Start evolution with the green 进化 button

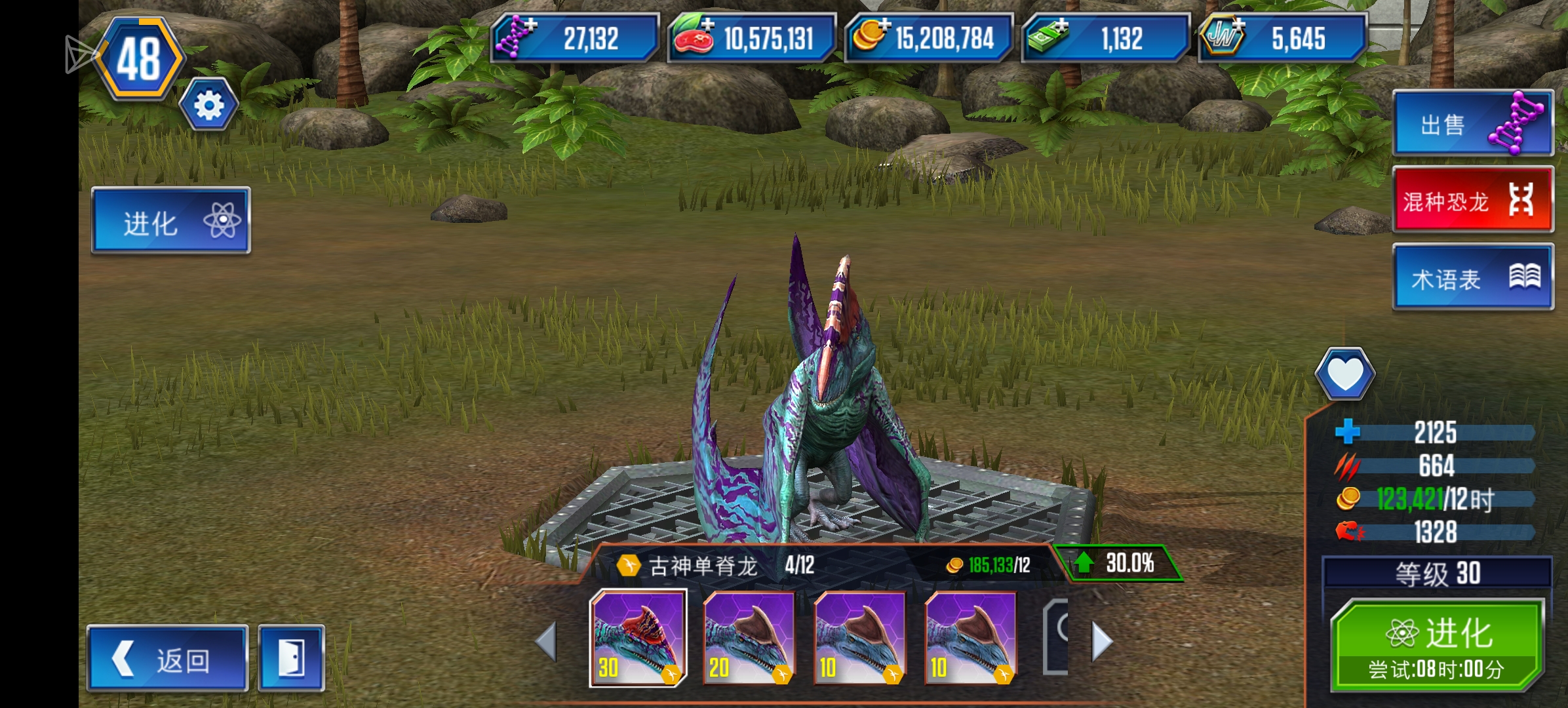click(x=1437, y=646)
